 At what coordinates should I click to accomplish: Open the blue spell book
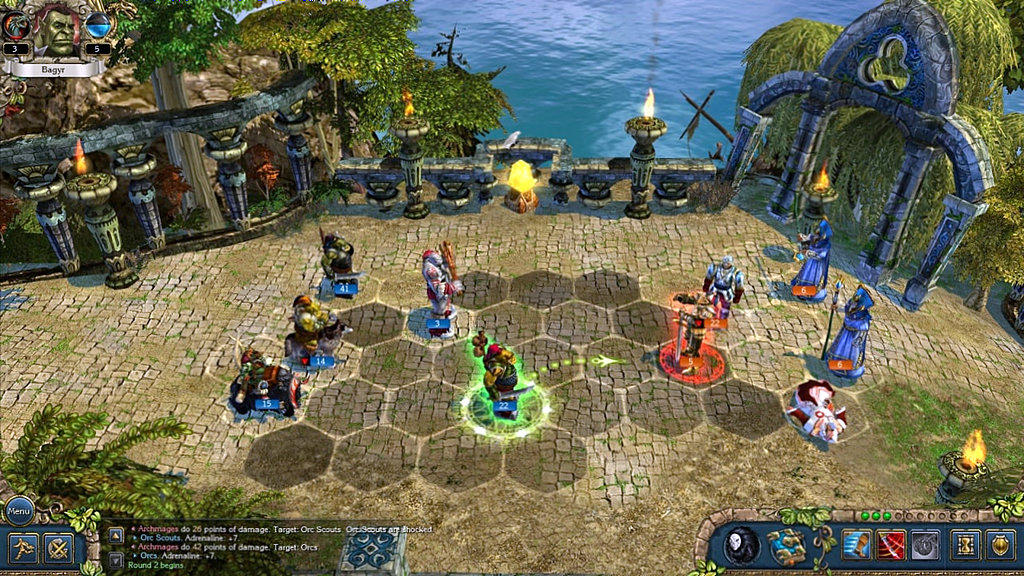click(x=787, y=546)
